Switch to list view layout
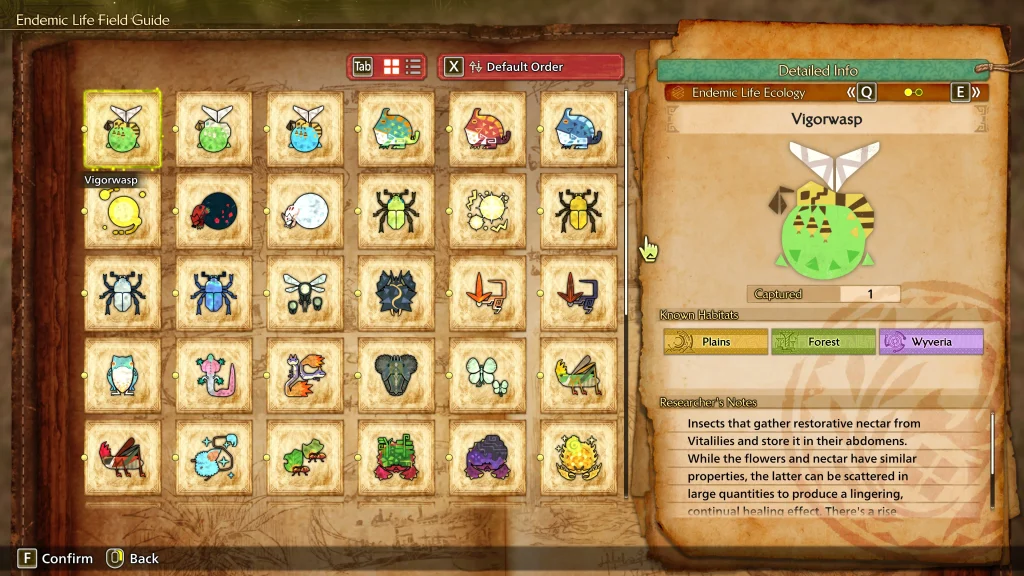 coord(414,67)
